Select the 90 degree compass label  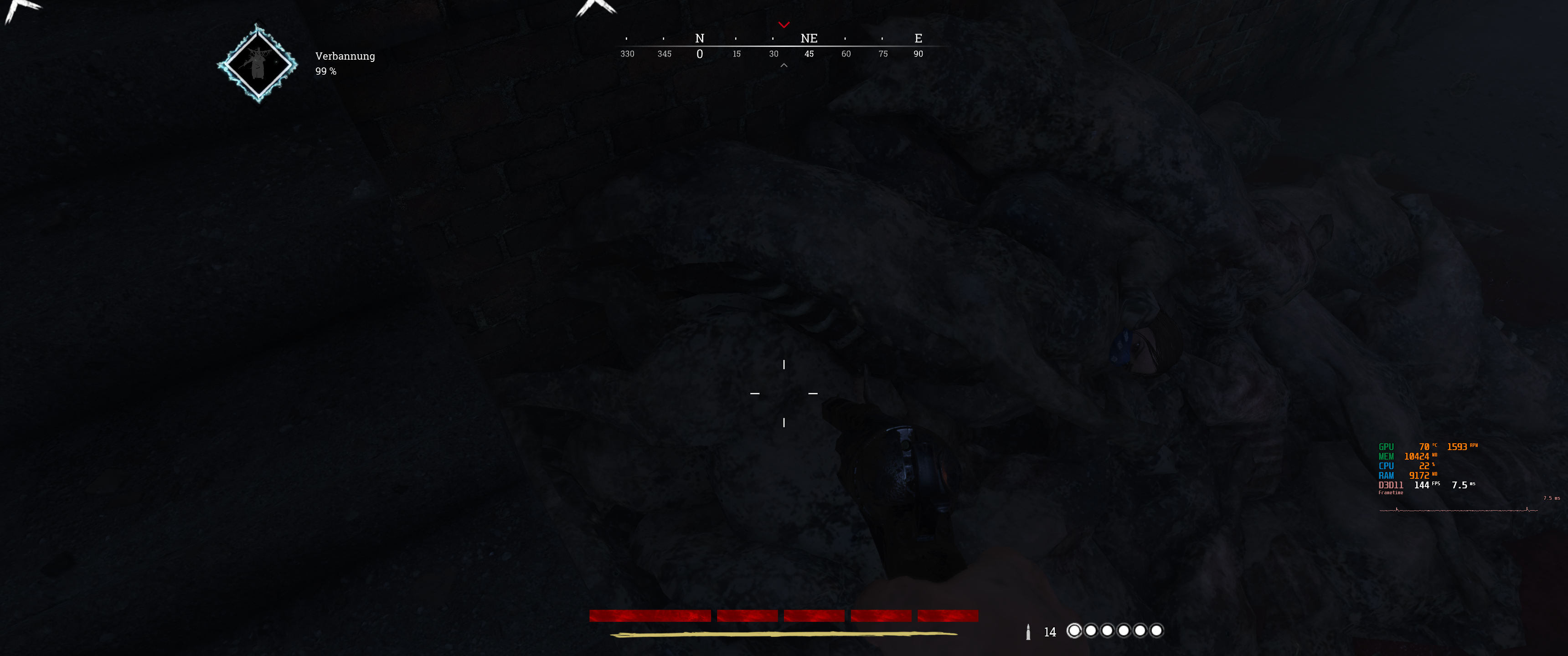pos(918,54)
